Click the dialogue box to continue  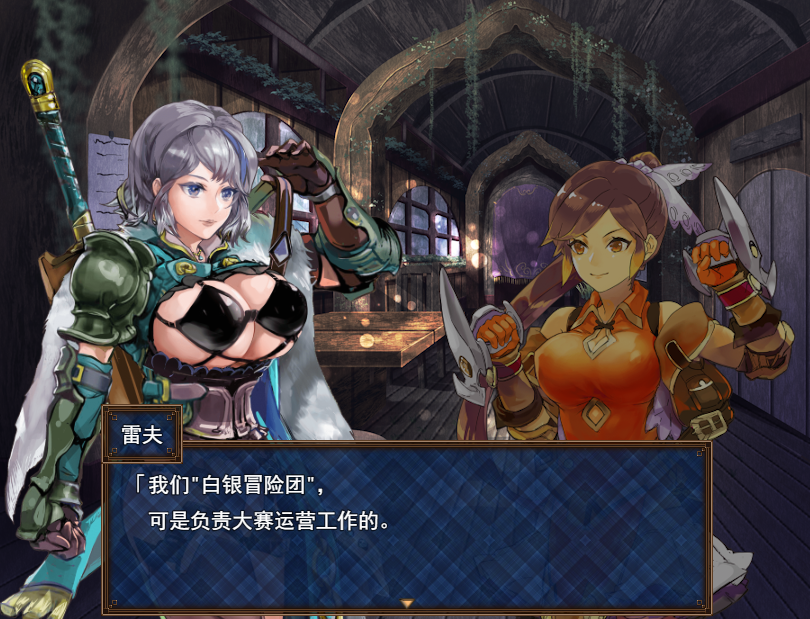(406, 525)
